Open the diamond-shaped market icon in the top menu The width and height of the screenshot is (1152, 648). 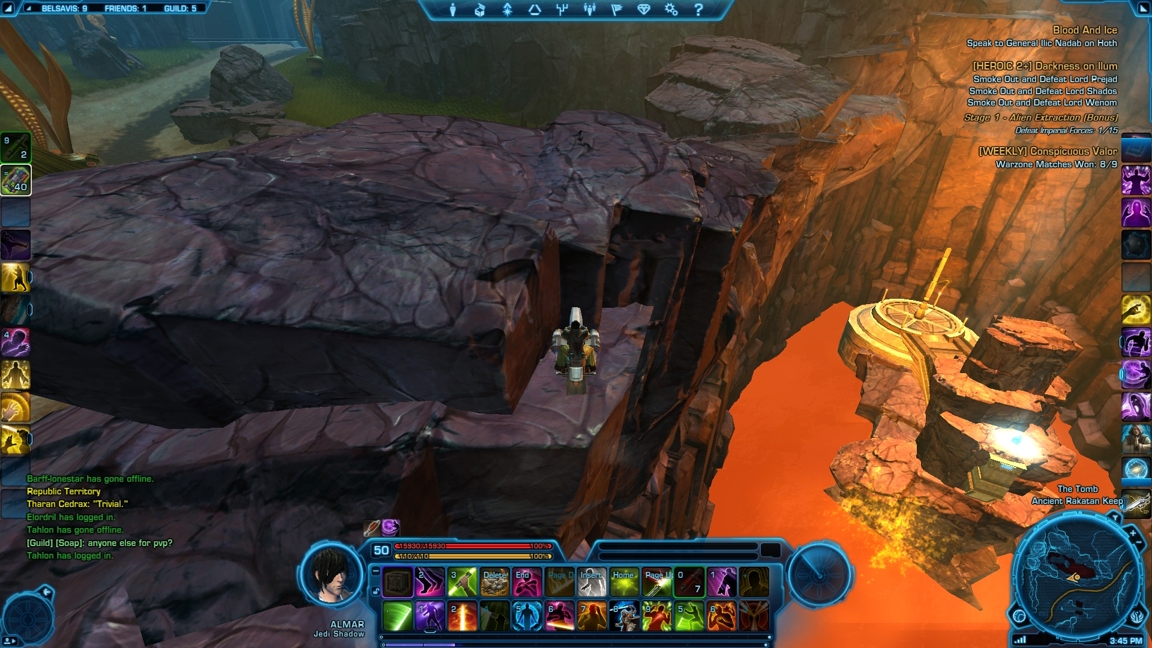tap(643, 10)
